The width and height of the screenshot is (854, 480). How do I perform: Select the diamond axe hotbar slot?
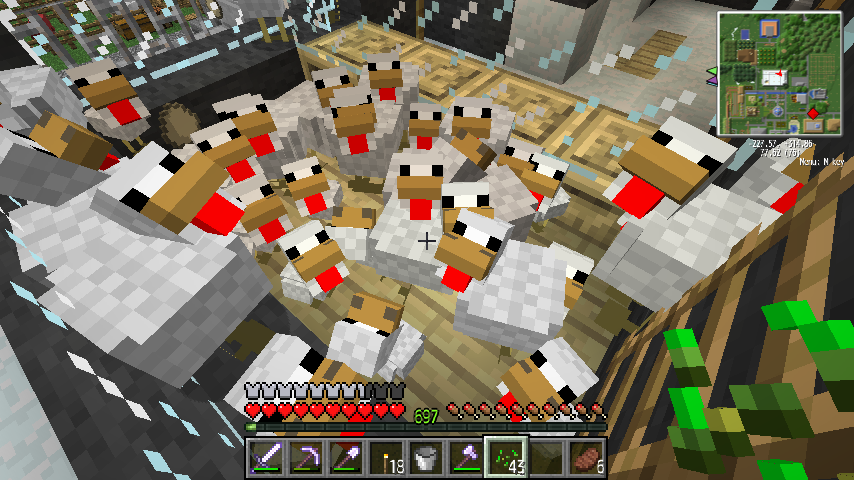pyautogui.click(x=464, y=457)
